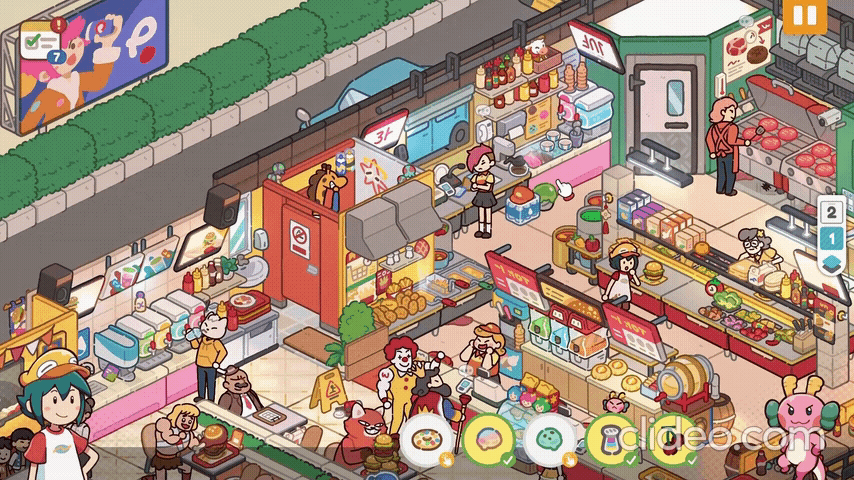
Task: Select the salt shaker target item
Action: click(x=611, y=439)
